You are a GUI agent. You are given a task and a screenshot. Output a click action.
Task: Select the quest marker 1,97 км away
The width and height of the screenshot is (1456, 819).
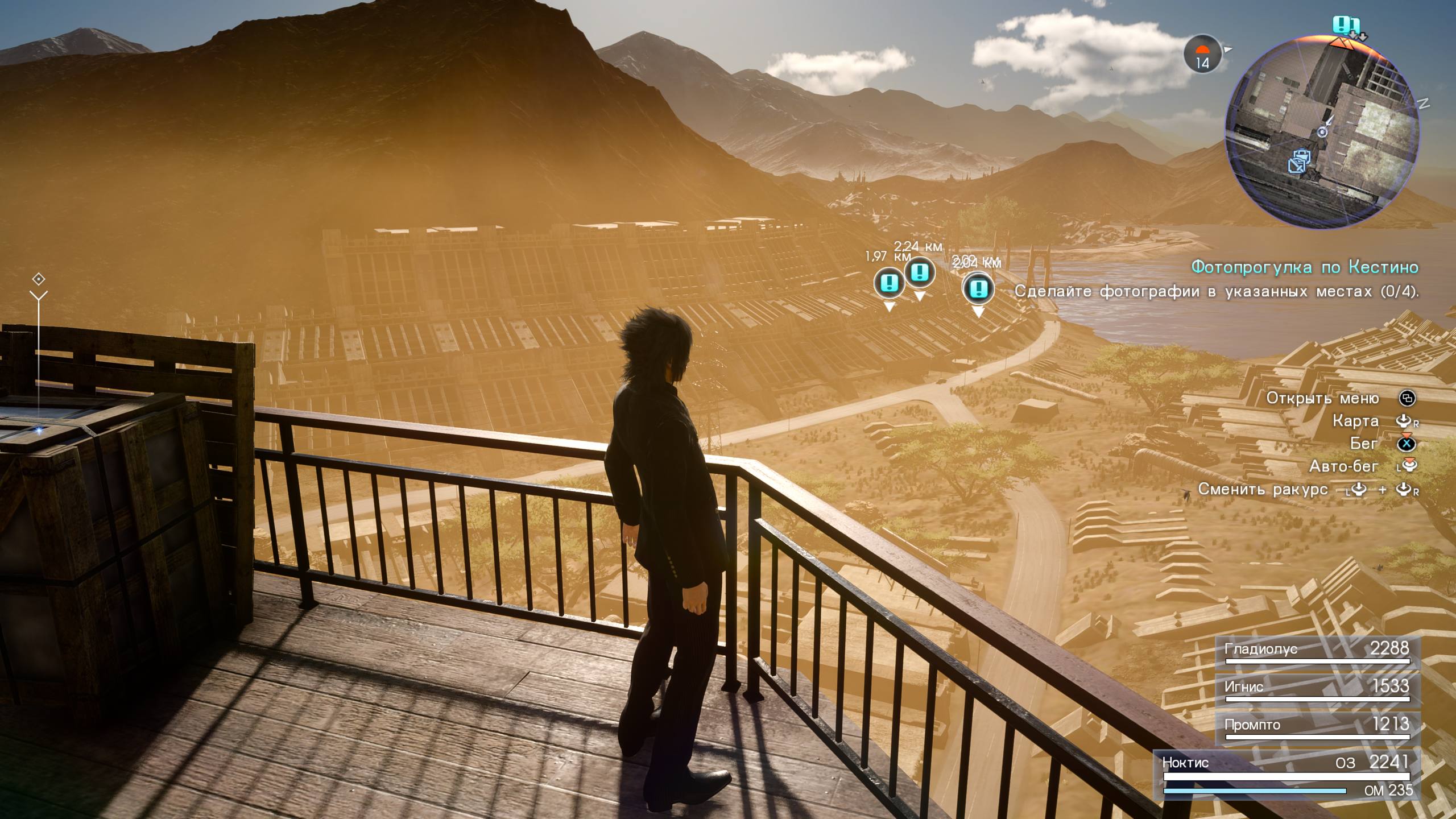click(889, 283)
